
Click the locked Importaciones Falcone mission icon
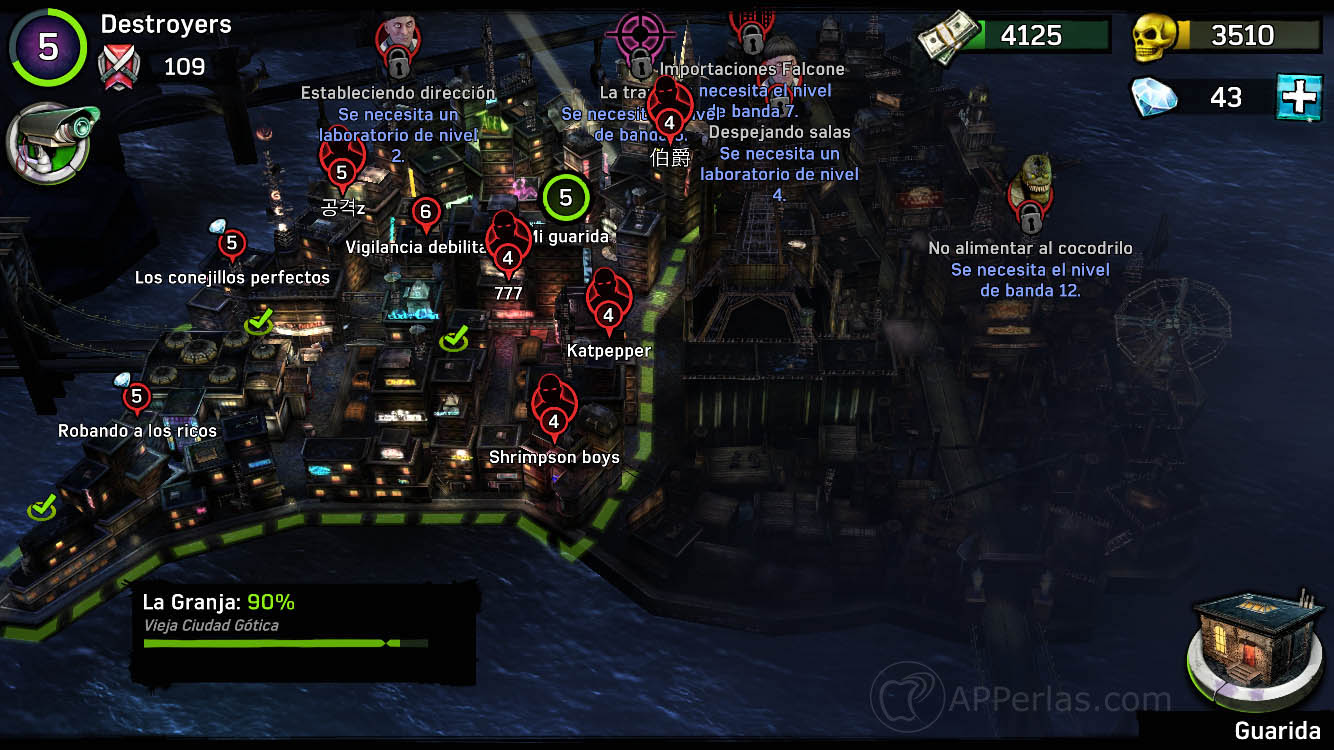(x=749, y=30)
